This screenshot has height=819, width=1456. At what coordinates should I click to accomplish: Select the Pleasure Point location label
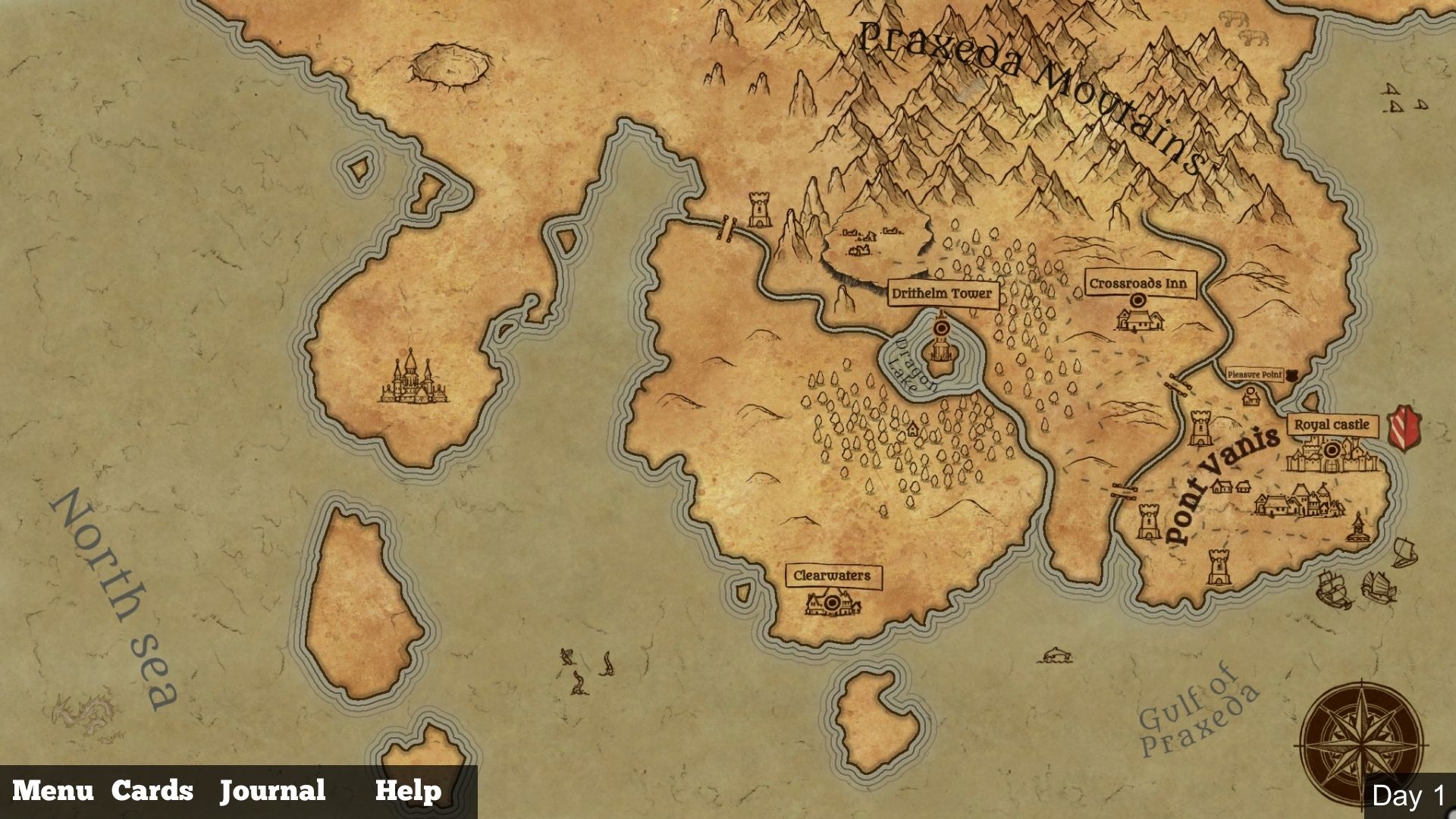pos(1255,375)
